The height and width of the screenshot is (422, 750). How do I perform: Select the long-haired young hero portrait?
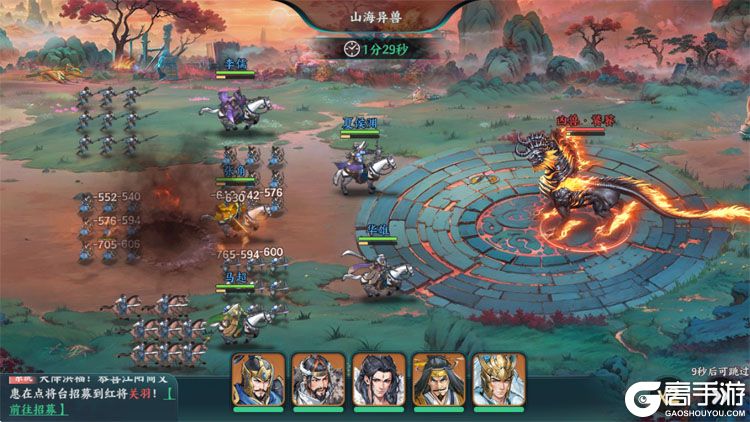coord(378,380)
